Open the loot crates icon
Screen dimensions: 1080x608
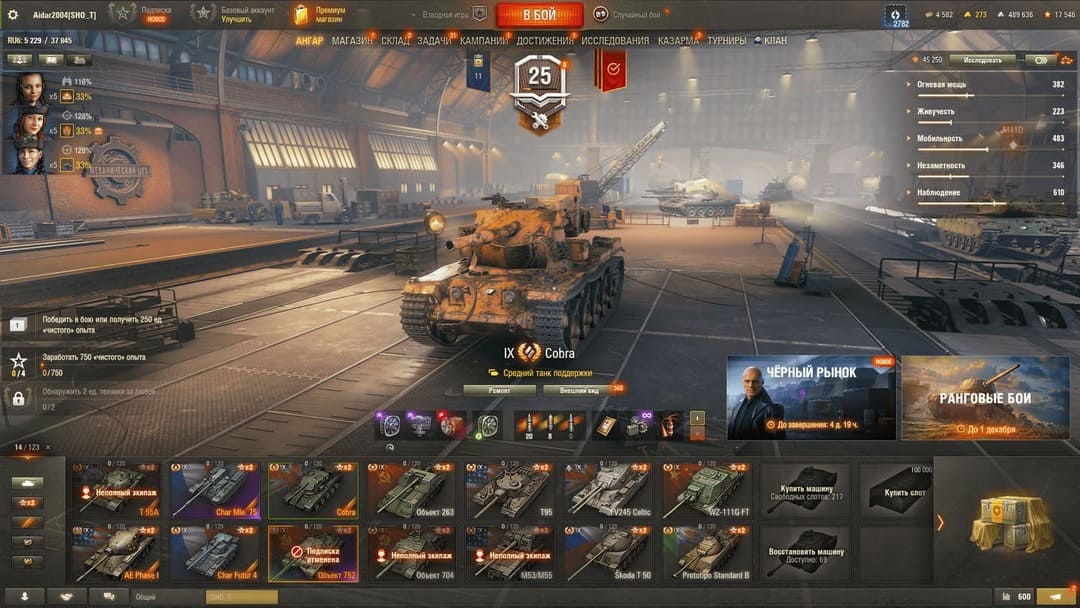tap(1011, 520)
